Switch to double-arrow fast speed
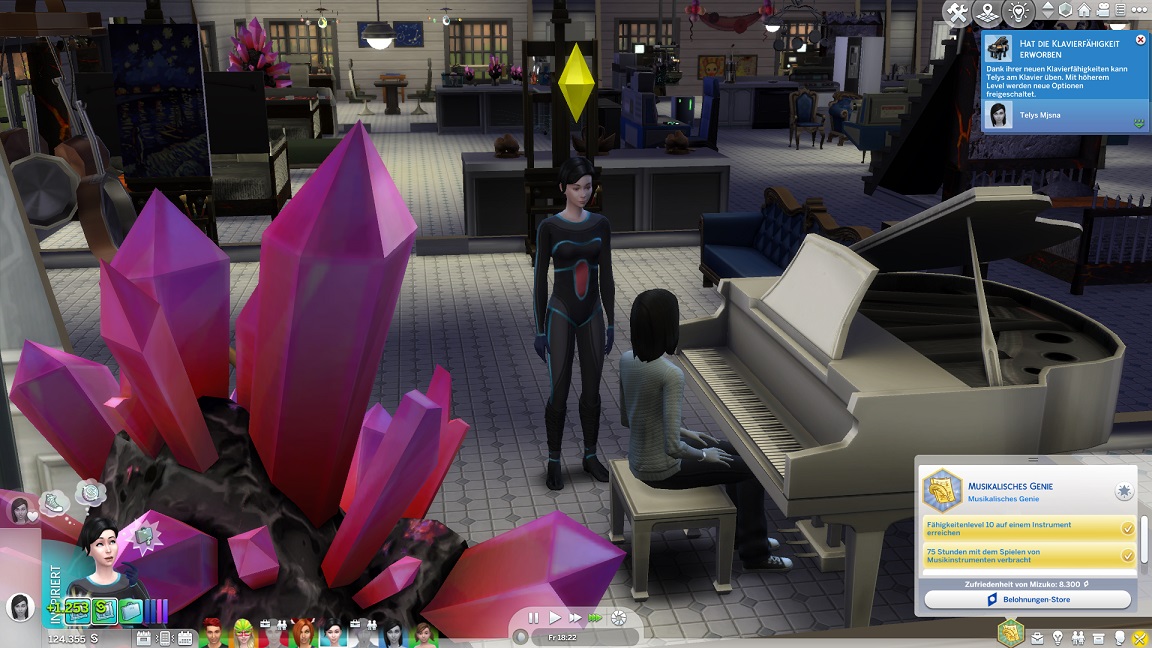 [576, 618]
